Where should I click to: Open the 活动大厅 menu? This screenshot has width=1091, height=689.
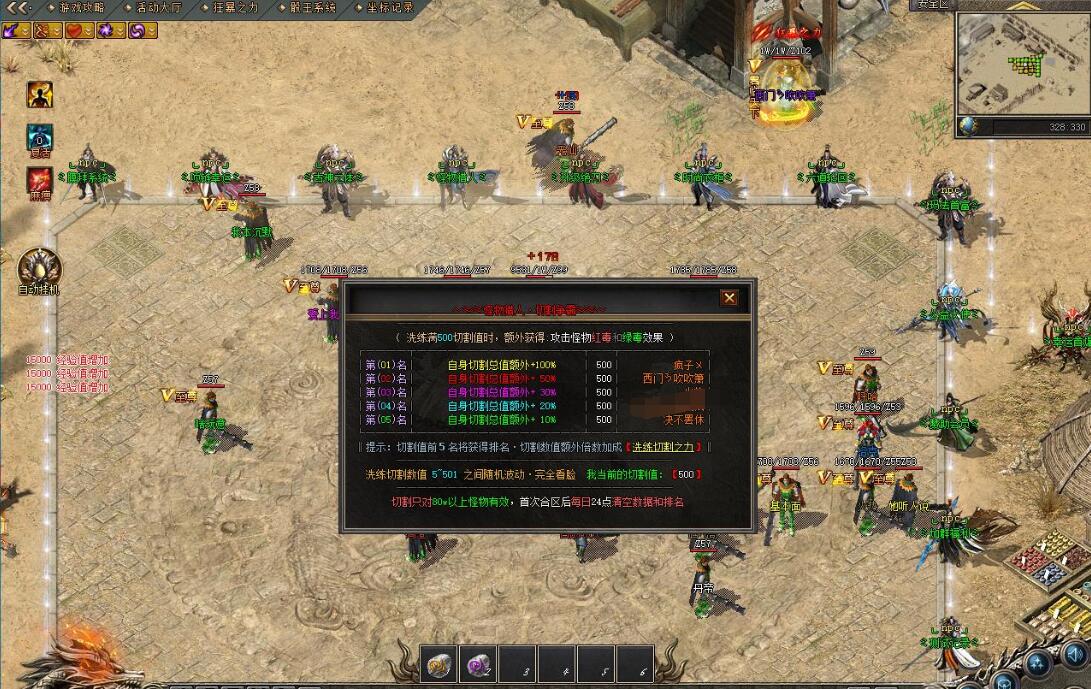[x=160, y=7]
